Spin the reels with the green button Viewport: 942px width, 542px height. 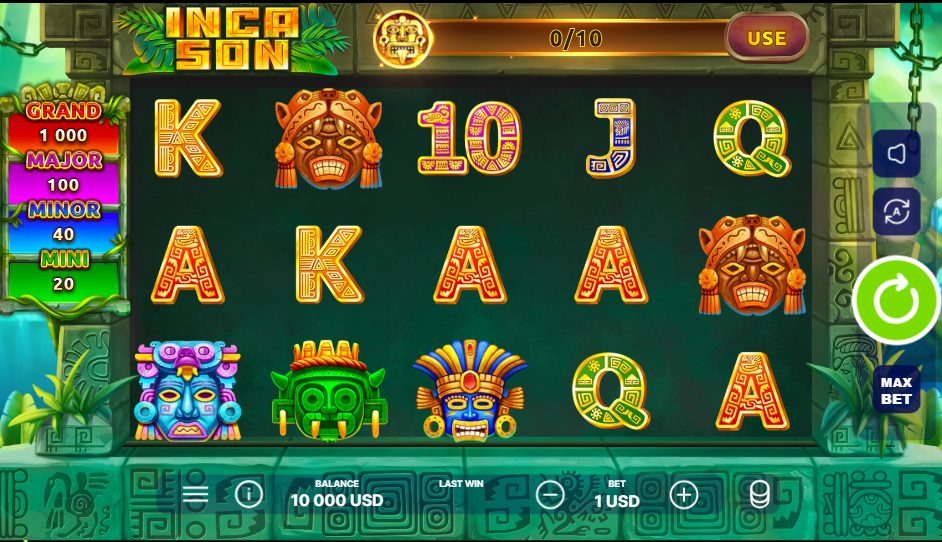[x=897, y=300]
